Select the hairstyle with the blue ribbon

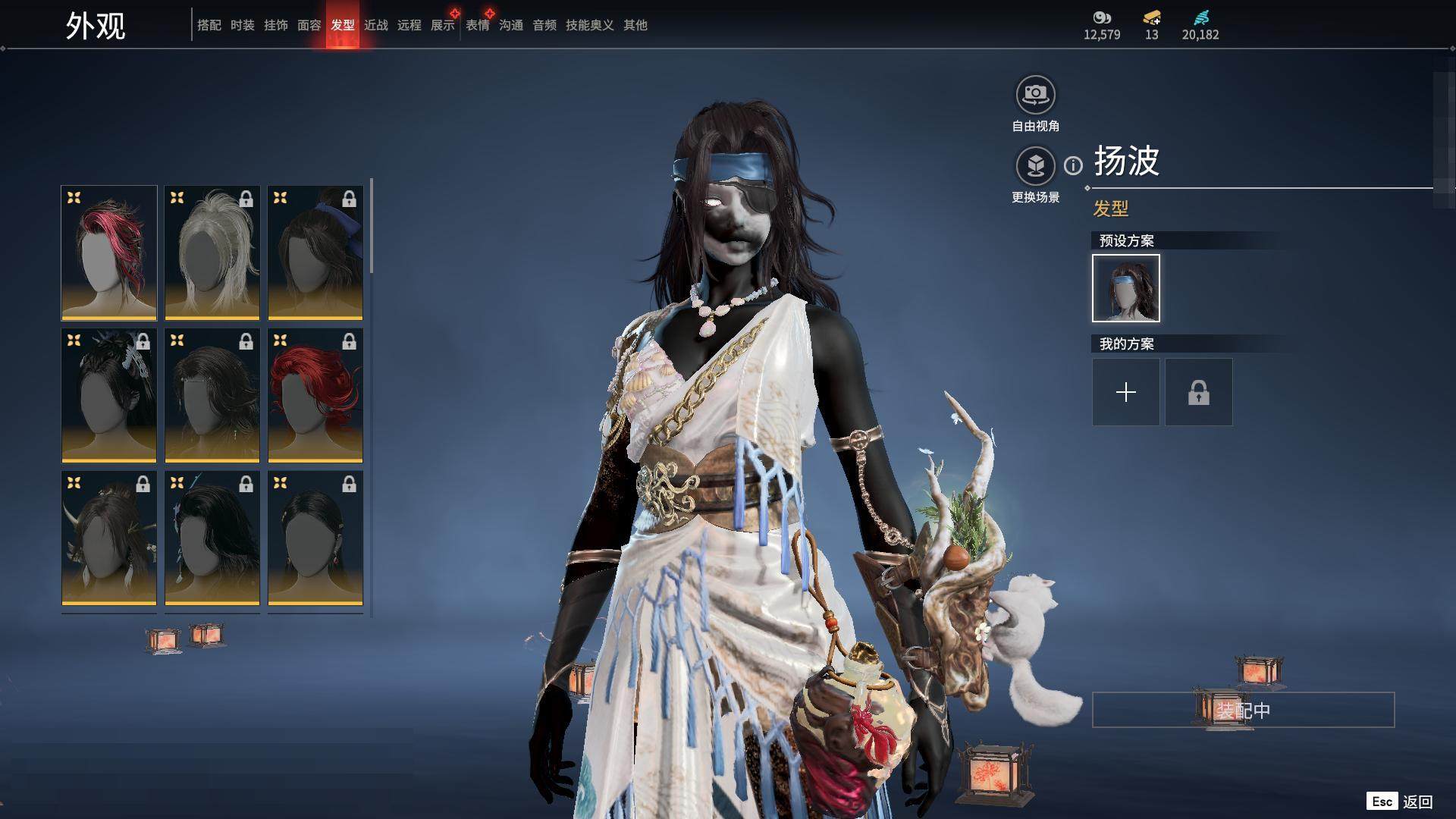pyautogui.click(x=315, y=253)
